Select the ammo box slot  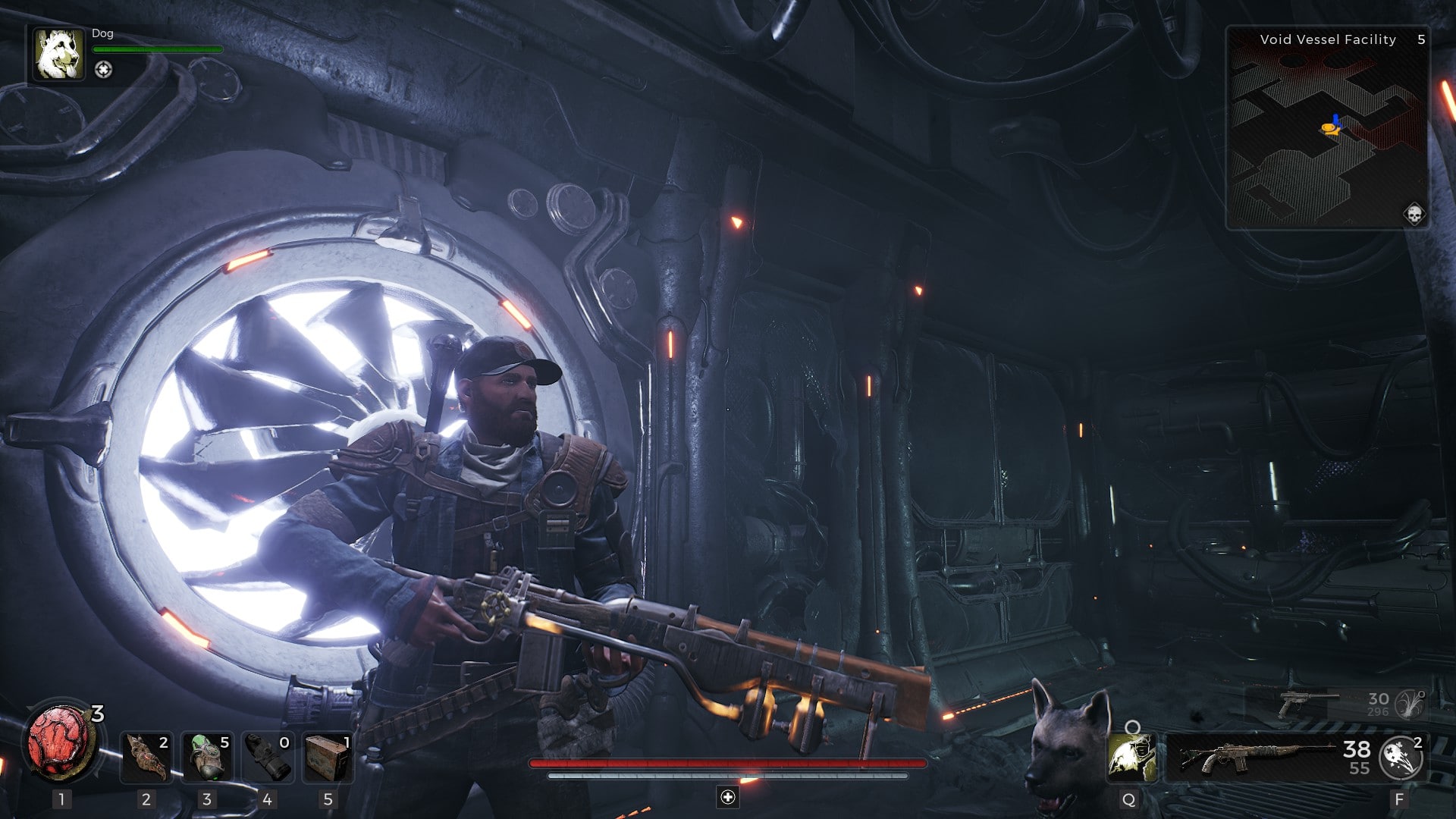[328, 758]
